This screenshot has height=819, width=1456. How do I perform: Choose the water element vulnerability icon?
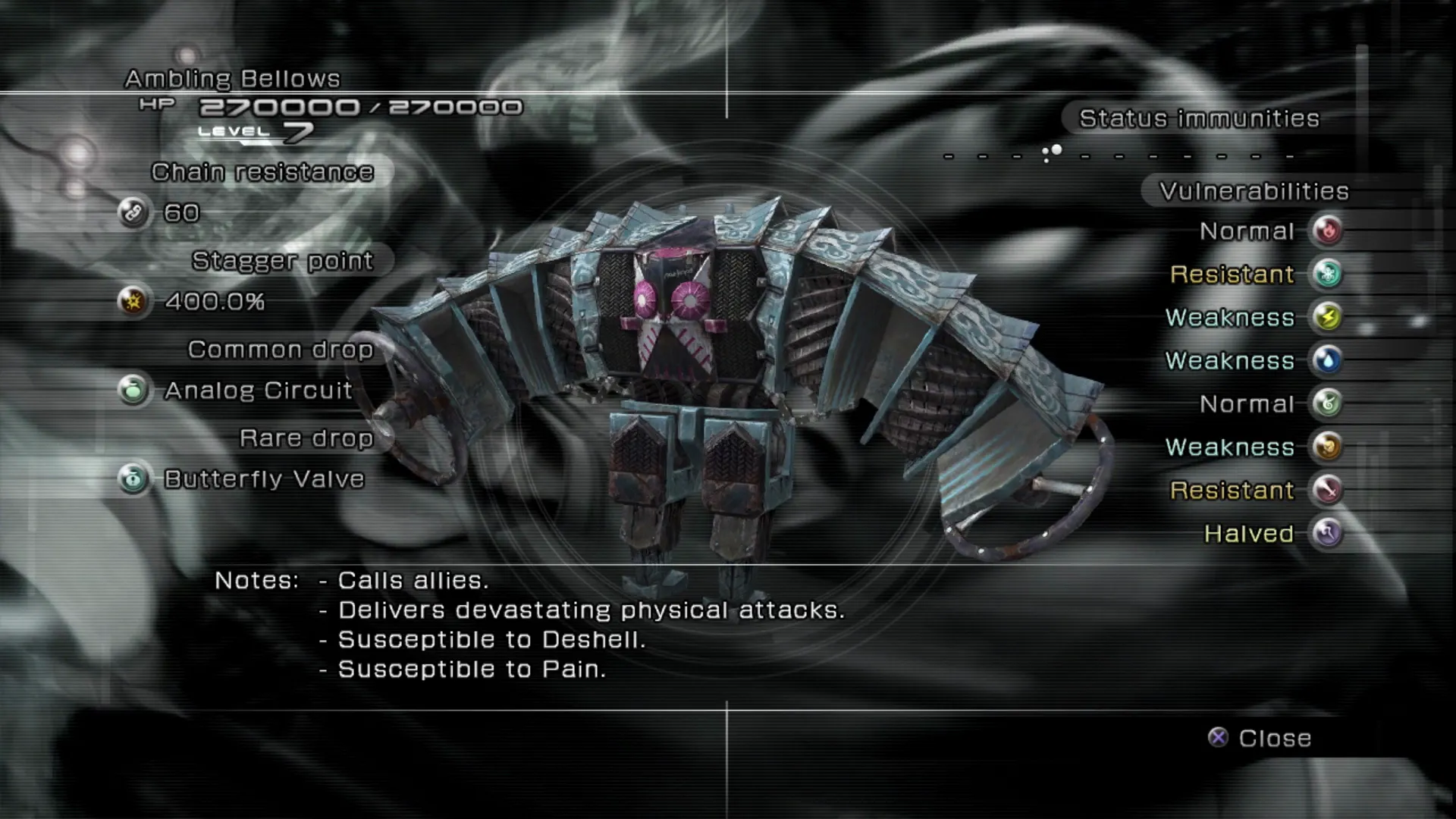[1328, 360]
